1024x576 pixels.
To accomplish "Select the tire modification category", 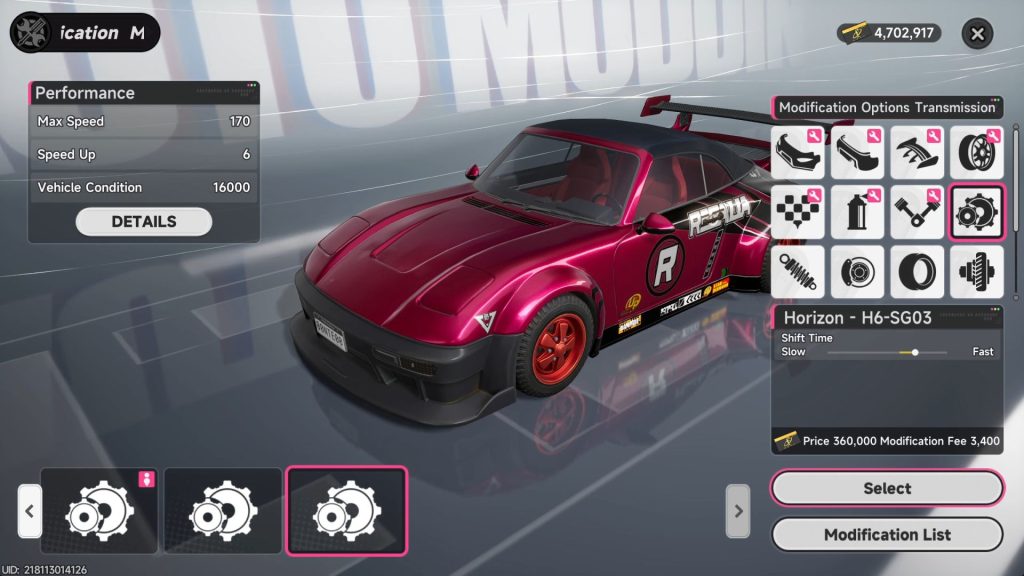I will click(917, 271).
